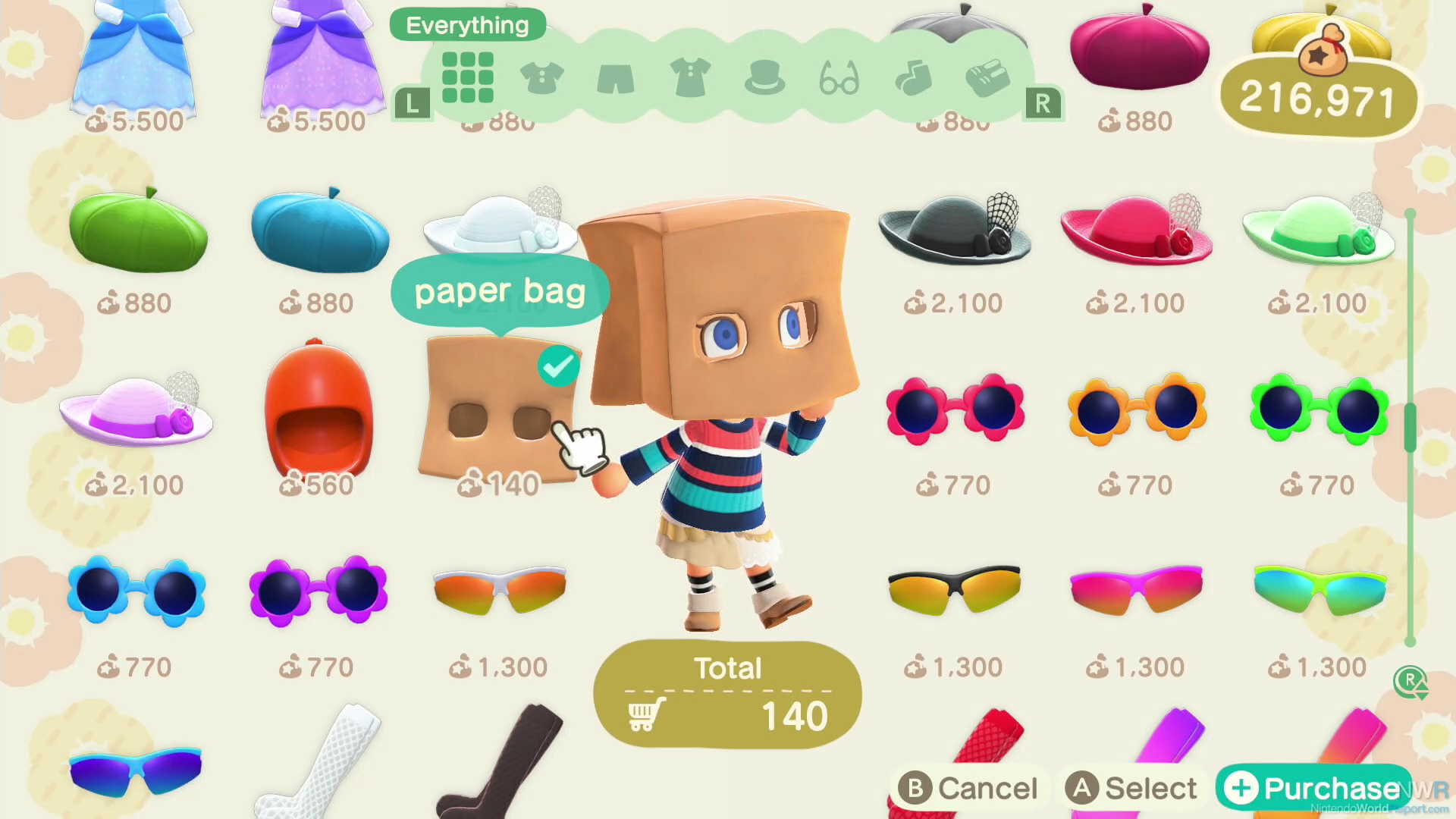Filter items by the top hat headwear icon
This screenshot has height=819, width=1456.
click(x=766, y=78)
